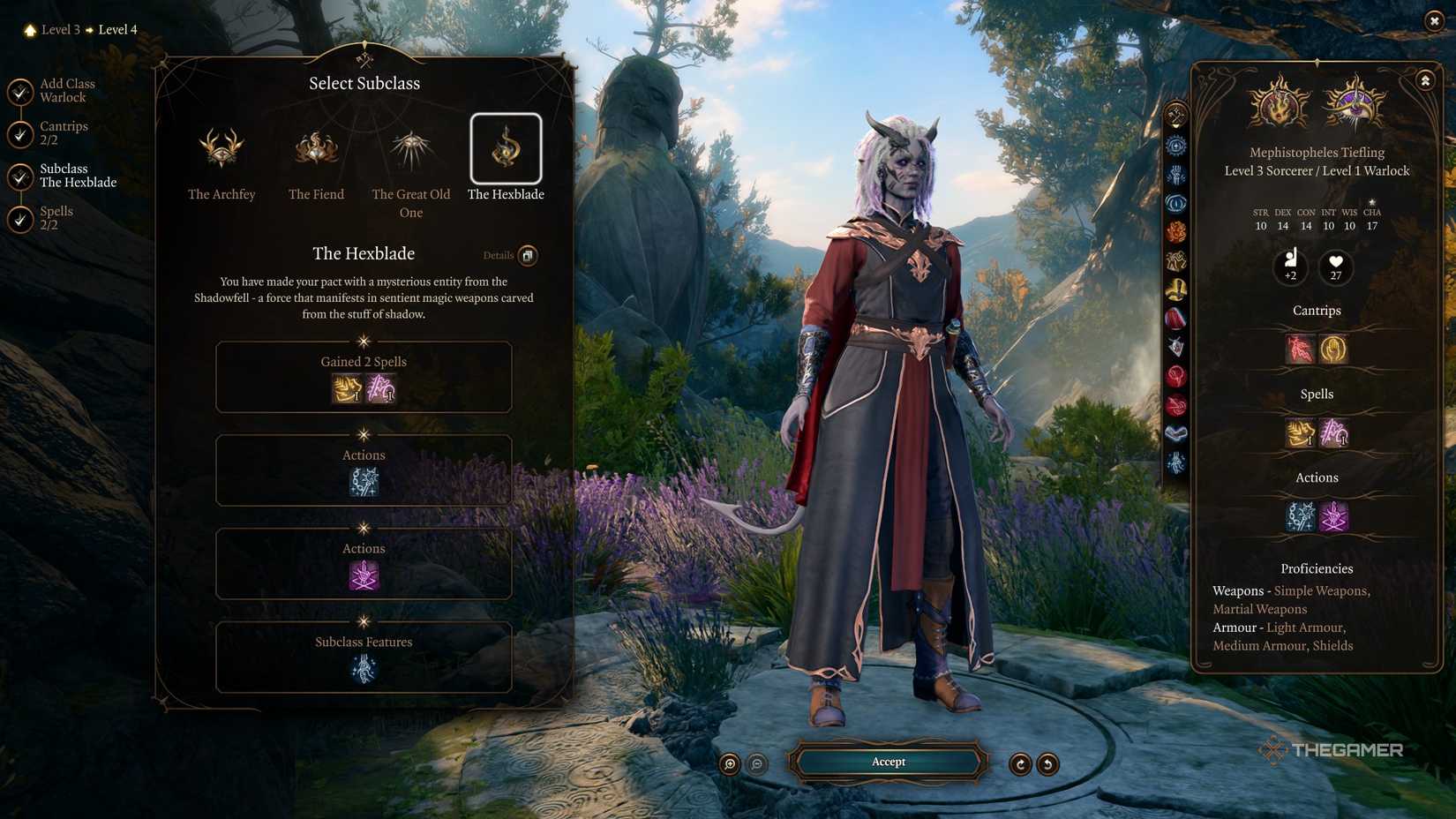Click the pink gained spell icon
The height and width of the screenshot is (819, 1456).
(380, 388)
